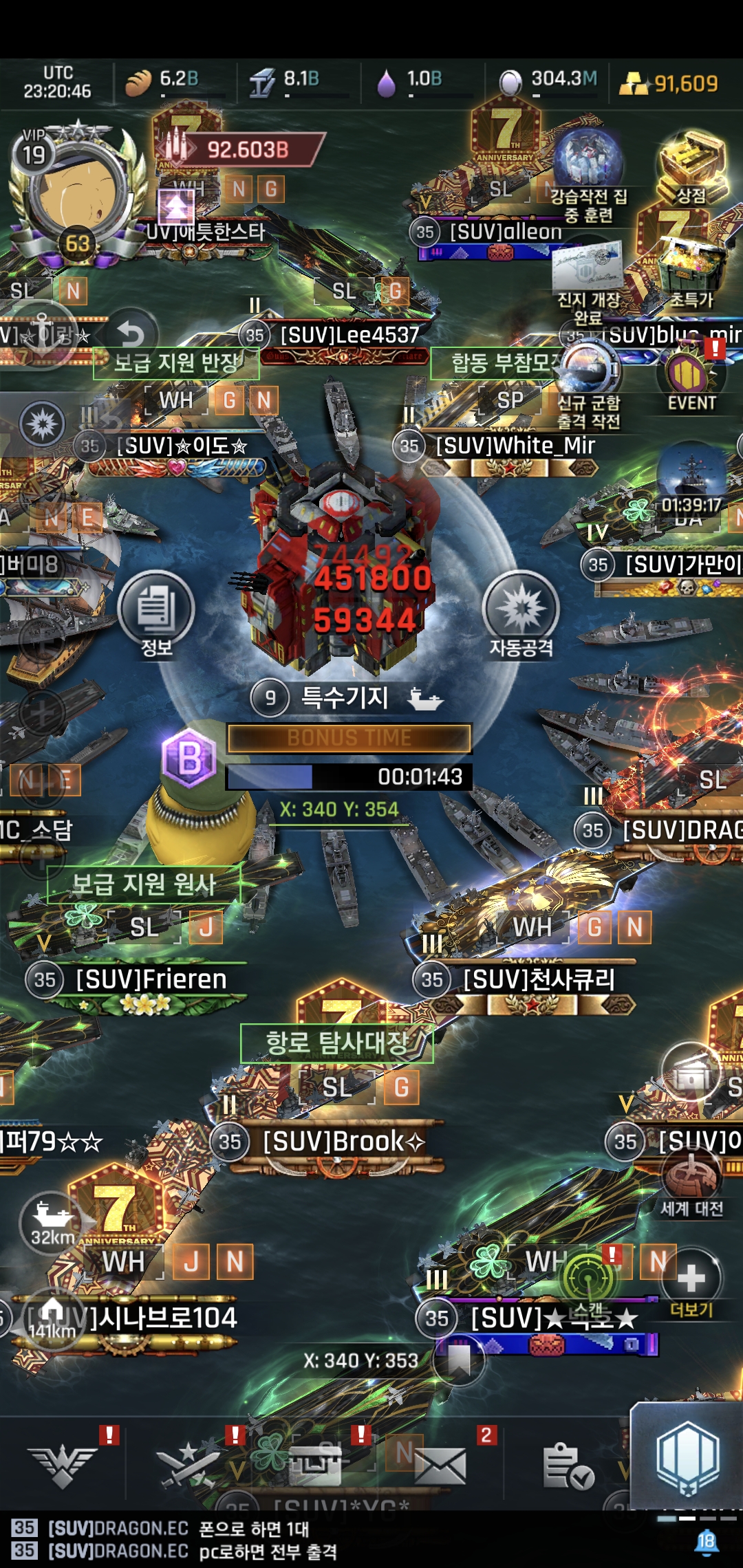
Task: Open the winged star alliance icon
Action: (63, 1465)
